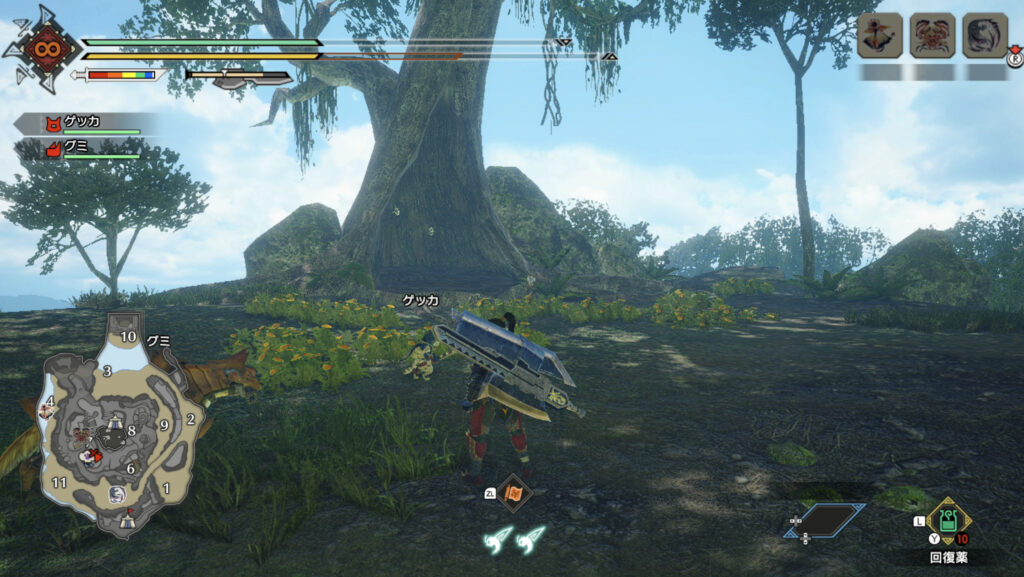
Task: Click the orange scroll switch icon
Action: [514, 492]
